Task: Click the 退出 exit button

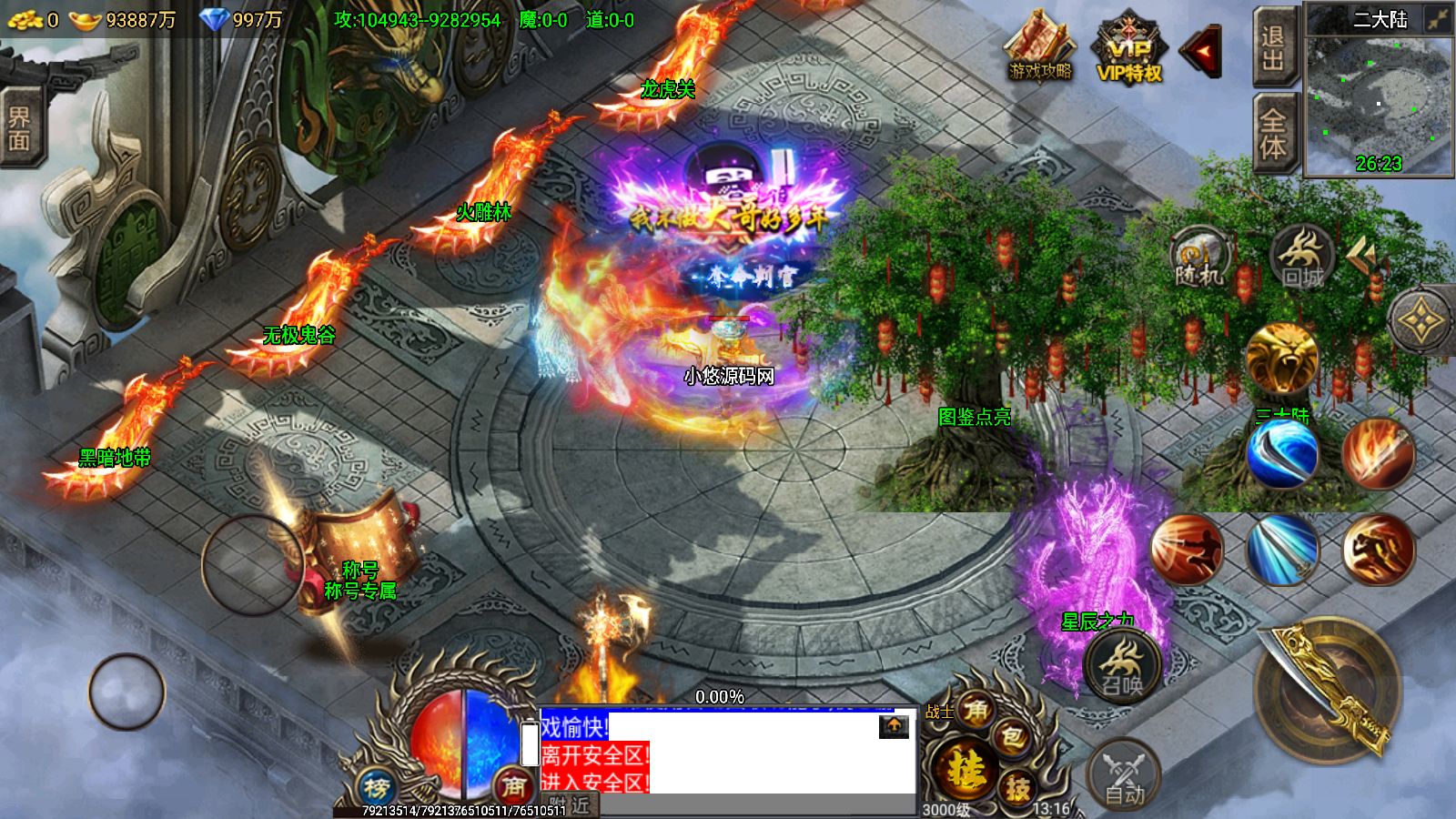Action: click(1274, 48)
